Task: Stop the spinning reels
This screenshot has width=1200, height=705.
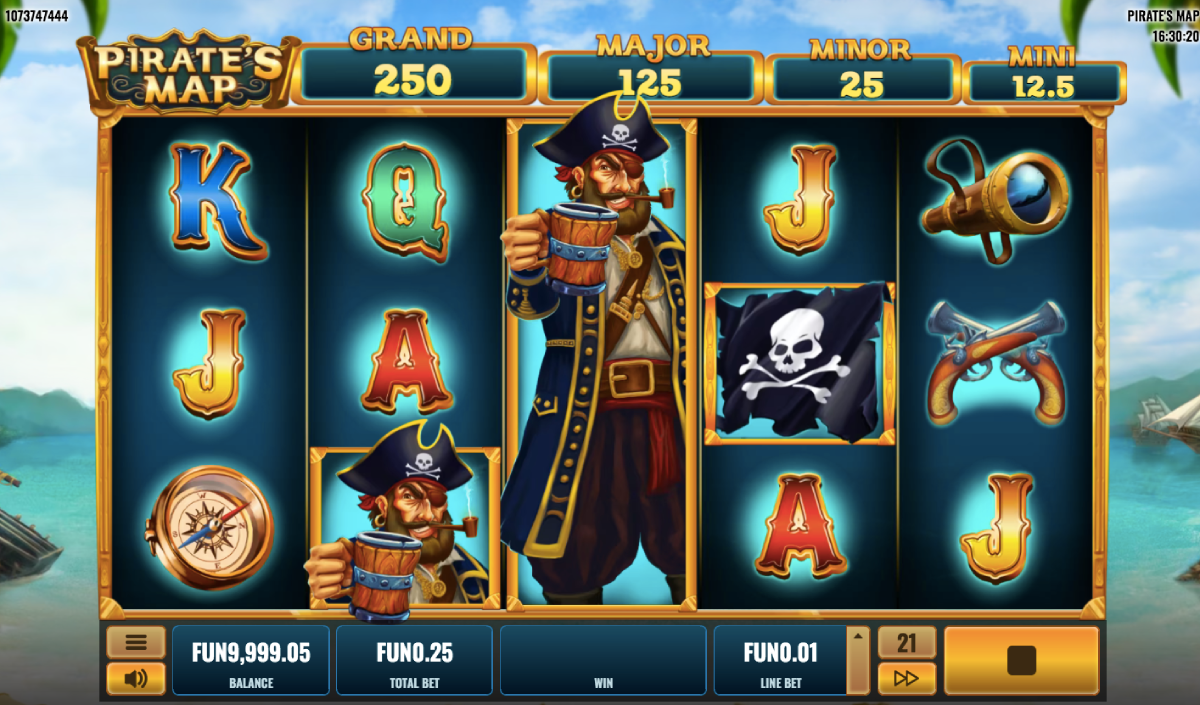Action: (1021, 660)
